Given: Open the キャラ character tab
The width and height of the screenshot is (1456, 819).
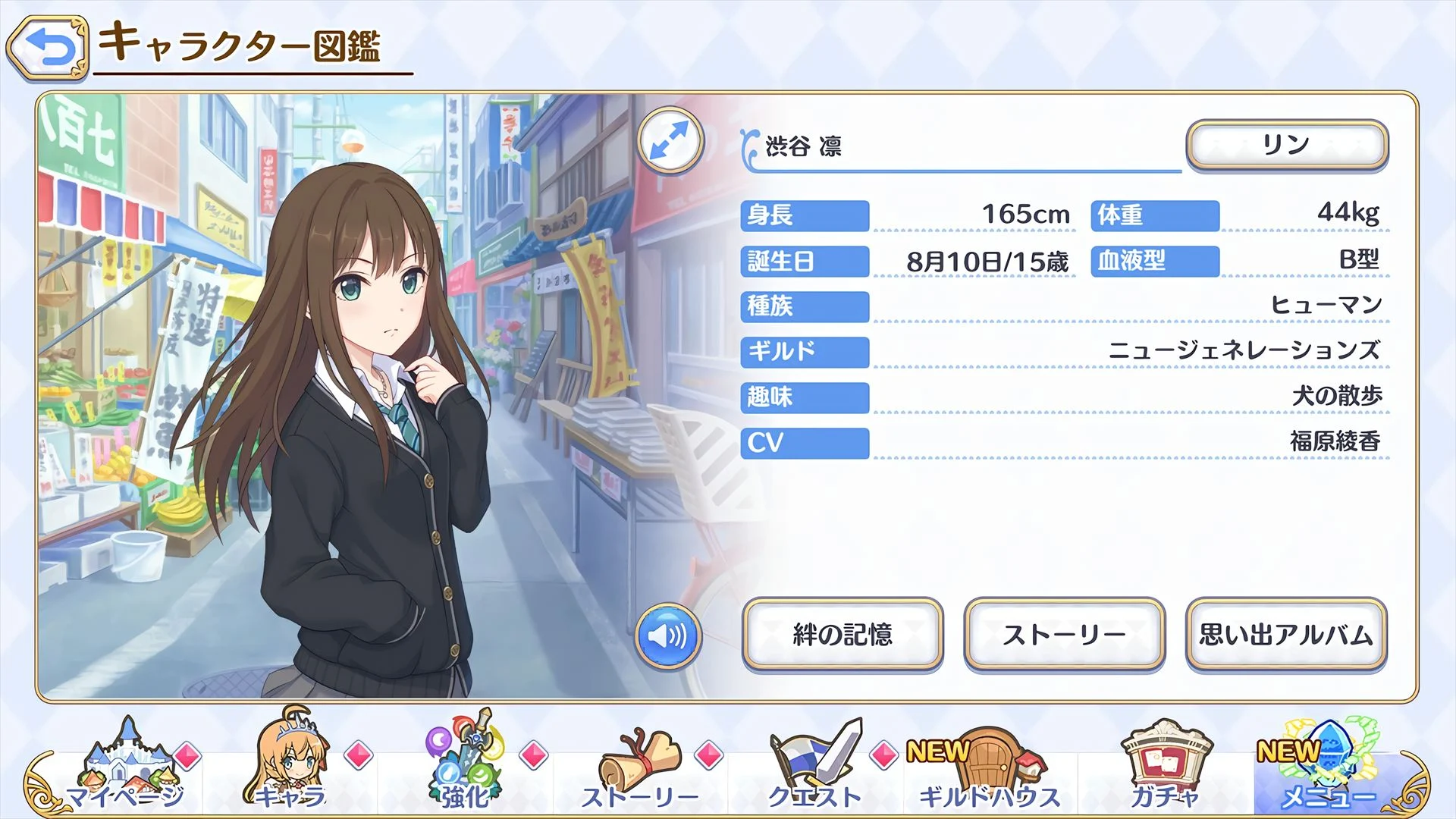Looking at the screenshot, I should [x=291, y=766].
